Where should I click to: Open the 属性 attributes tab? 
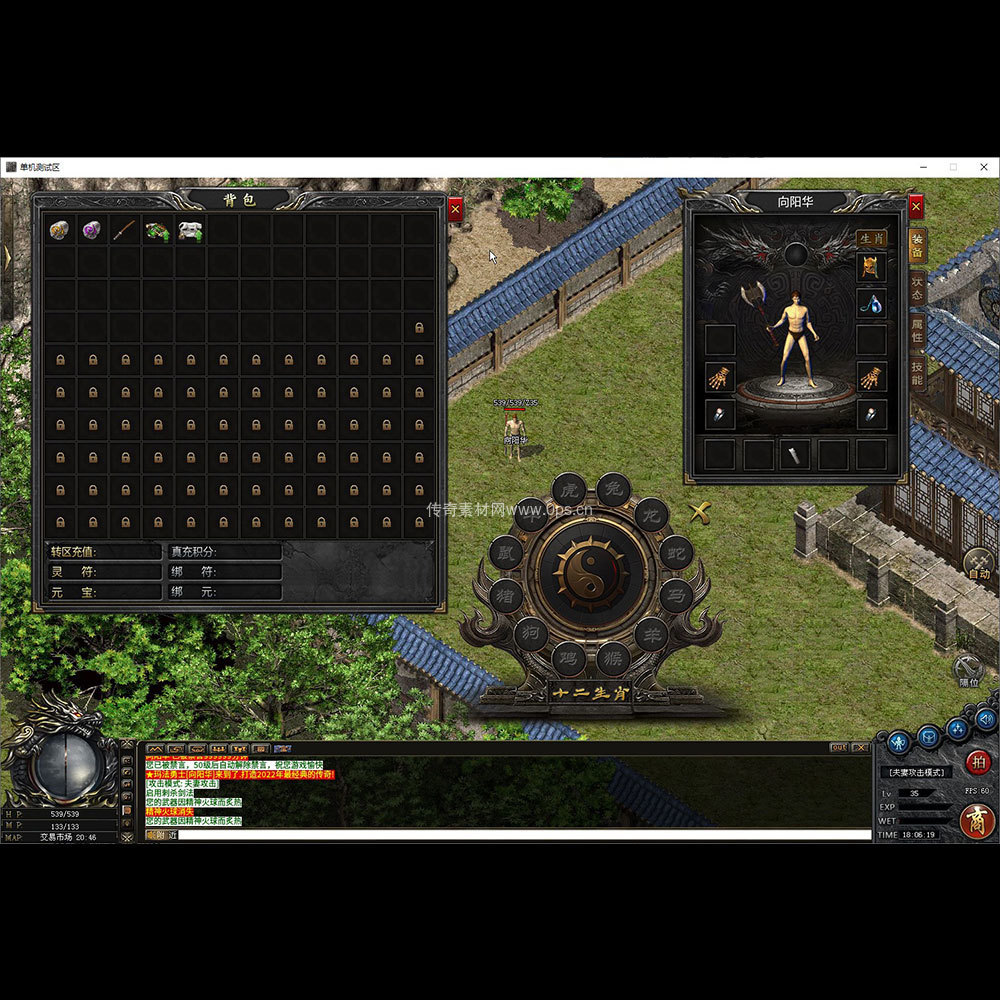[x=916, y=330]
